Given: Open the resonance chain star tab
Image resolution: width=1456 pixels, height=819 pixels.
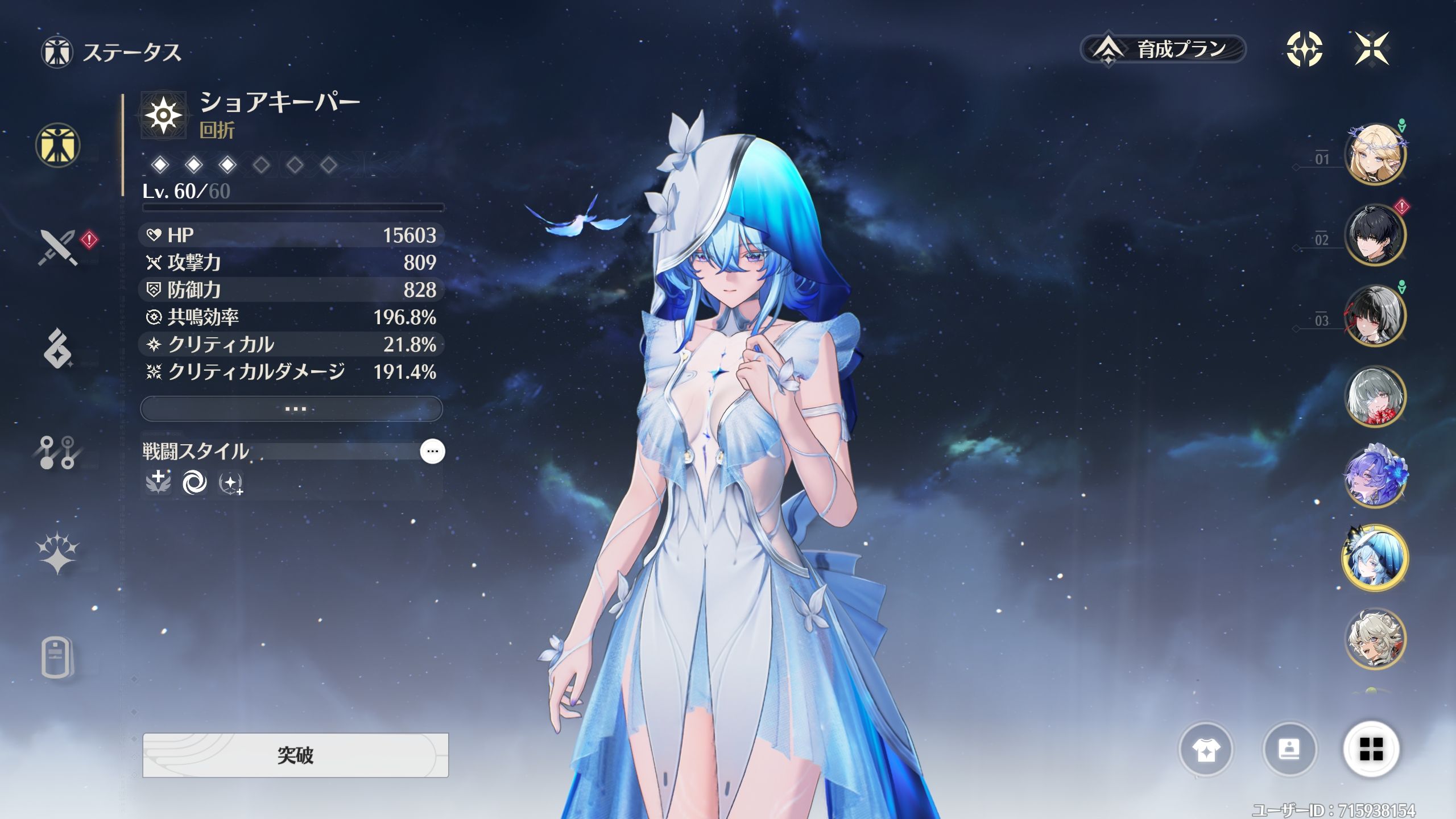Looking at the screenshot, I should (x=58, y=553).
